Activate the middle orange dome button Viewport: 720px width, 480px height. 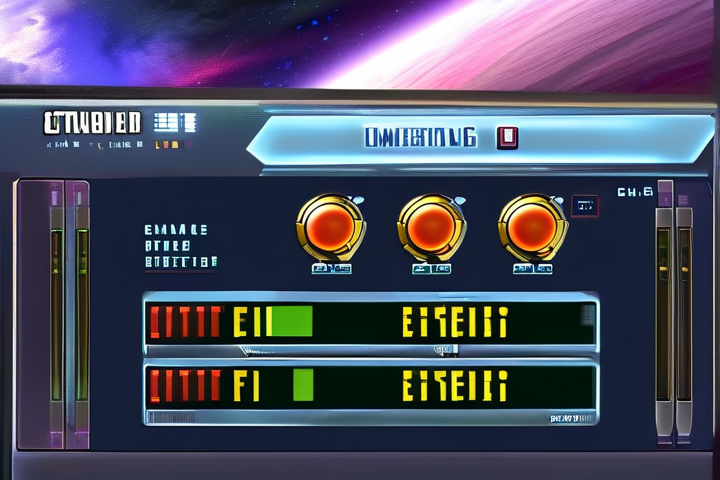[431, 225]
